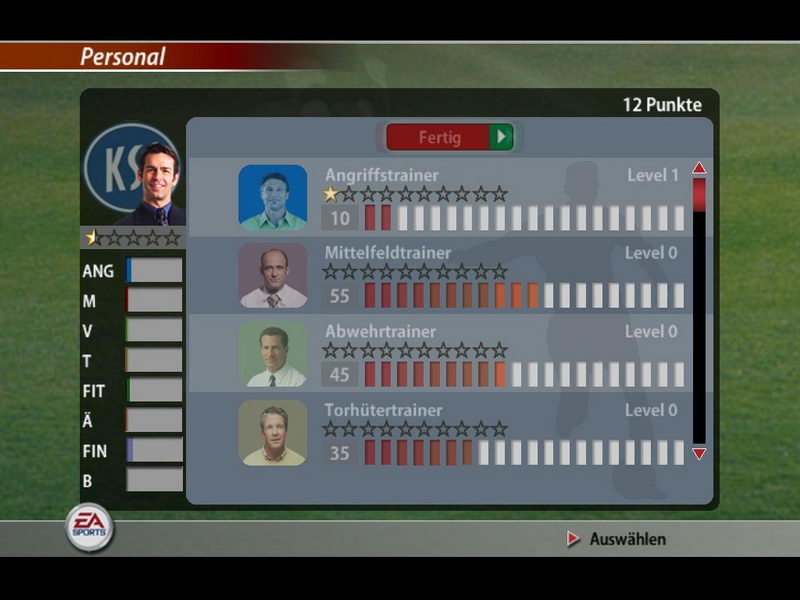Adjust the Abwehrtrainer points bar
Viewport: 800px width, 600px height.
click(x=524, y=374)
